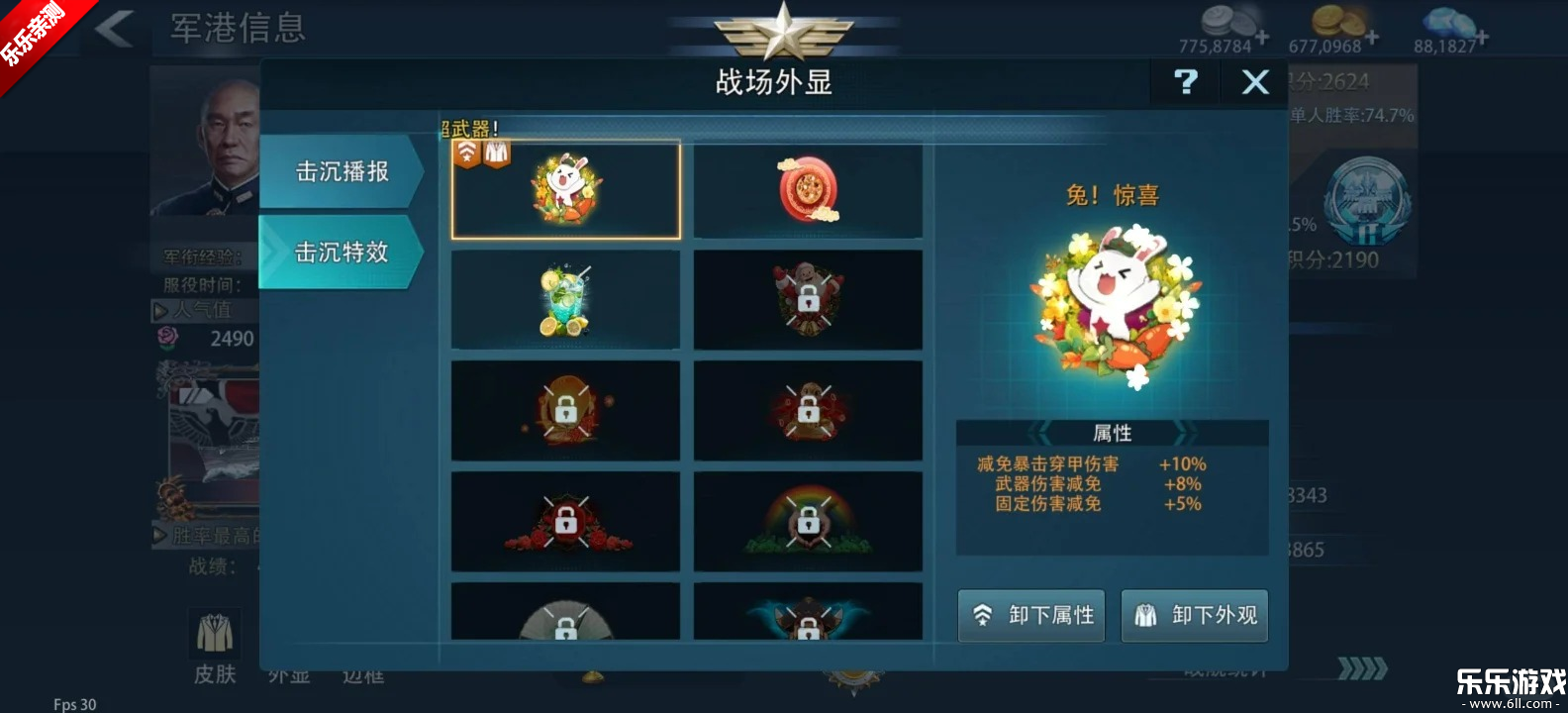The image size is (1568, 713).
Task: Select the red drum effect thumbnail
Action: (x=809, y=190)
